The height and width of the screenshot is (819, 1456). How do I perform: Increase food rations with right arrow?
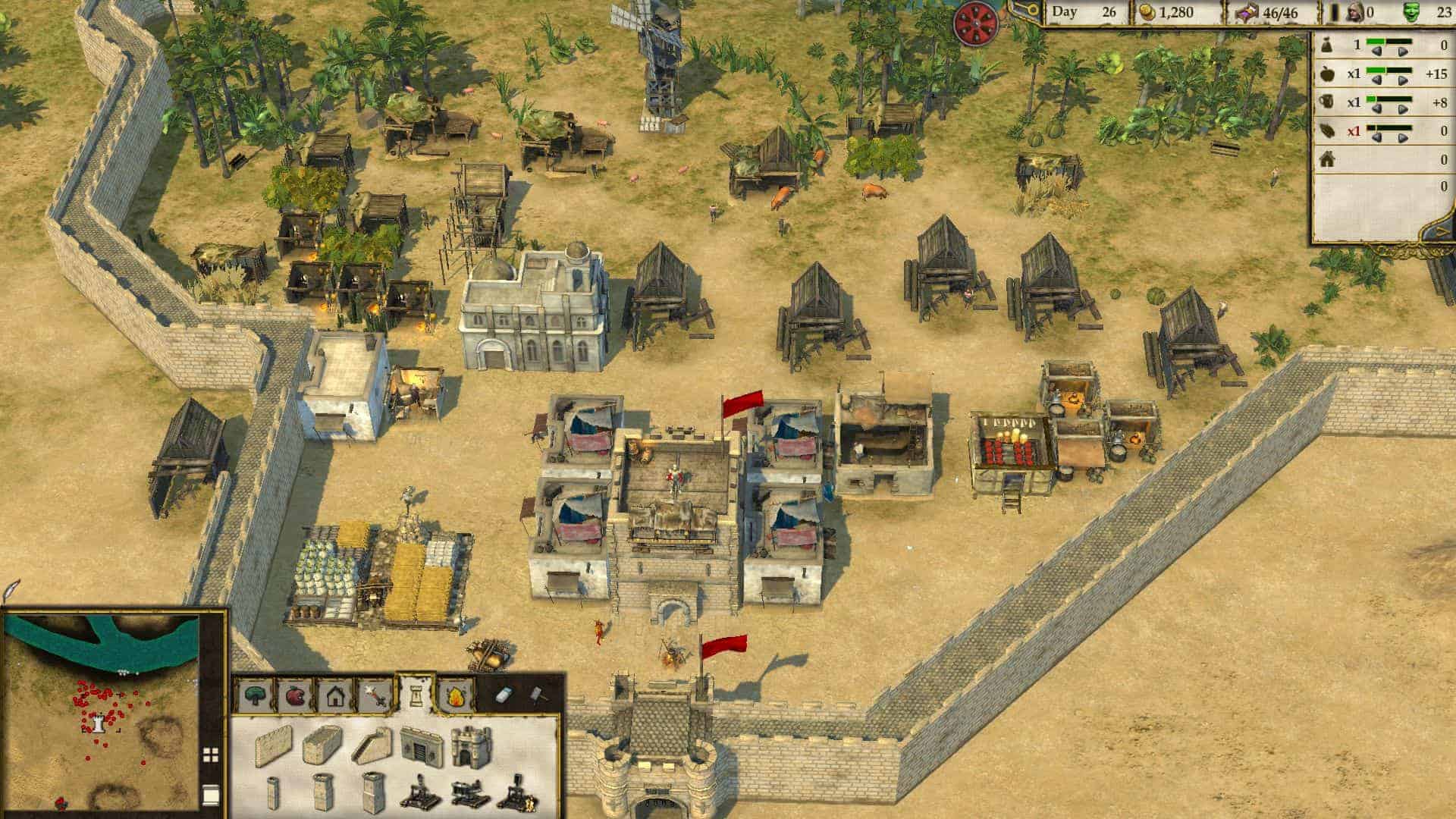(1403, 81)
